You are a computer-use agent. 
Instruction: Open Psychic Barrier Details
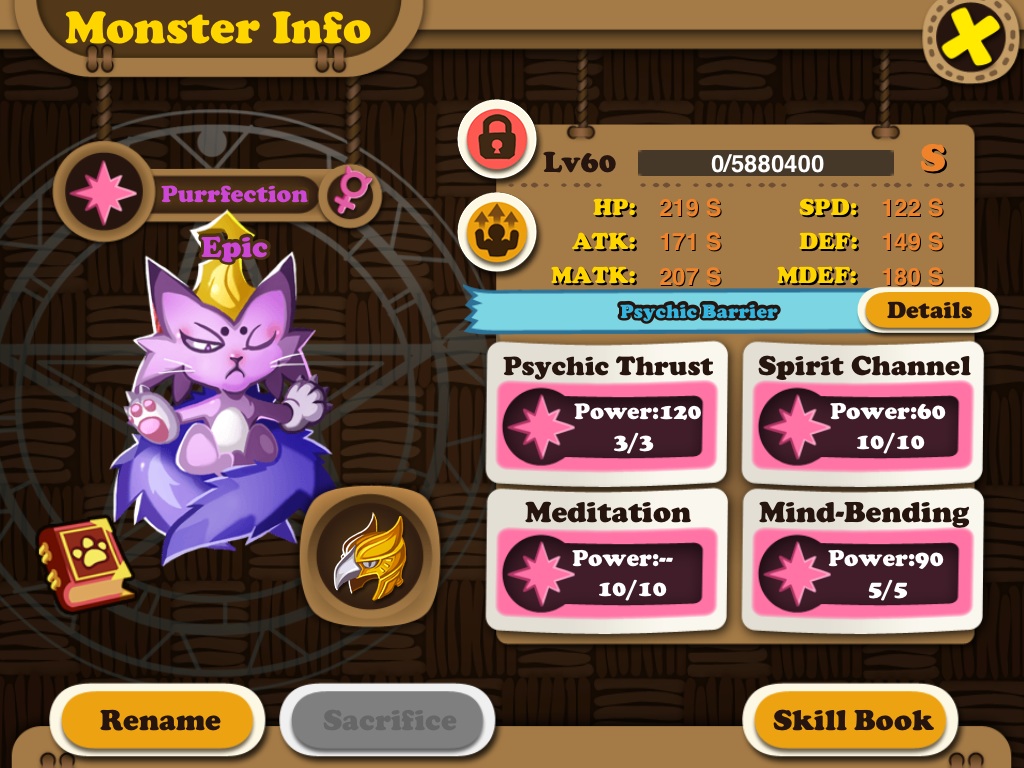tap(929, 310)
